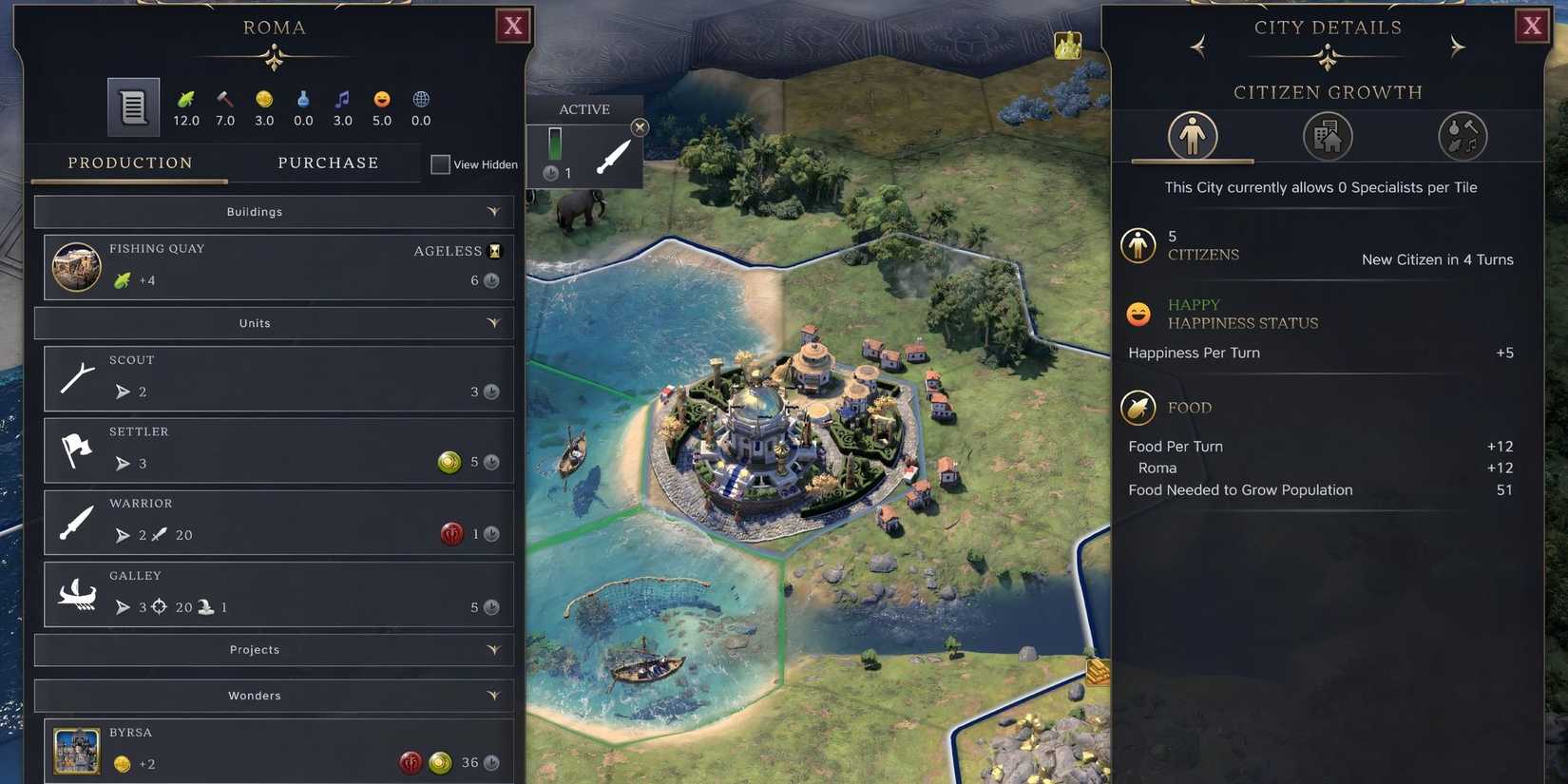The height and width of the screenshot is (784, 1568).
Task: Choose Scout for production
Action: pos(277,378)
